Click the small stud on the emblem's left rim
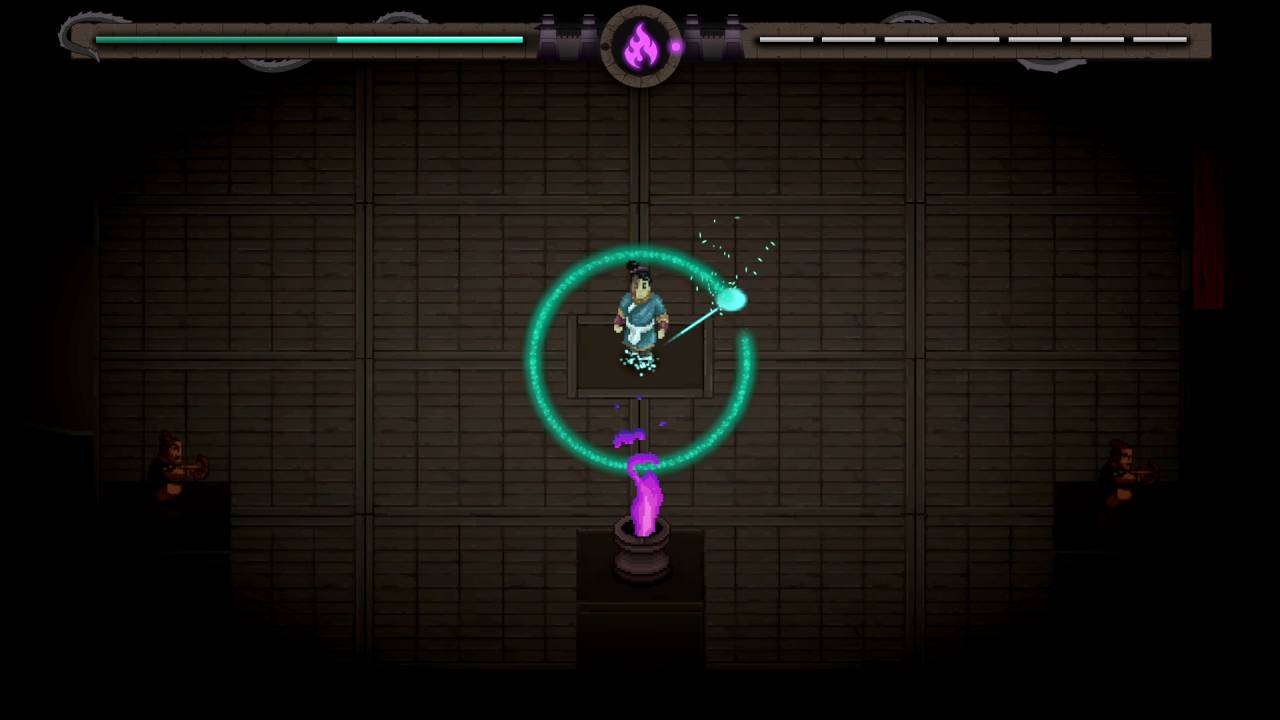Viewport: 1280px width, 720px height. (x=605, y=45)
